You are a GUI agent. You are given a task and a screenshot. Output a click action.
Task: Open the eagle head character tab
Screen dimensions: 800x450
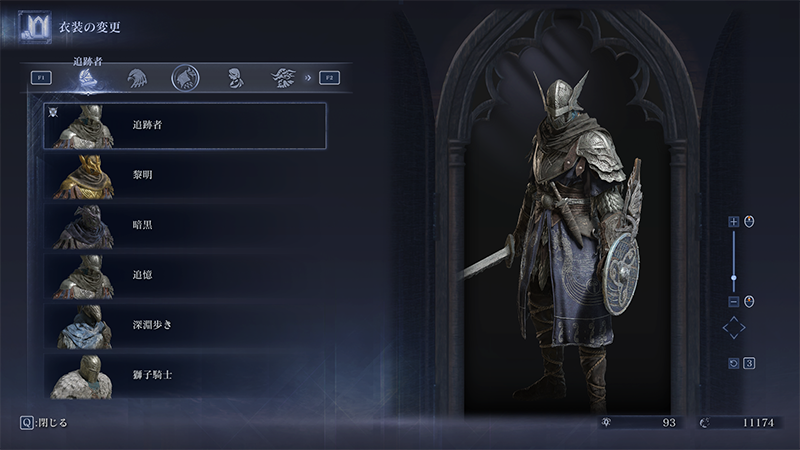pyautogui.click(x=136, y=77)
